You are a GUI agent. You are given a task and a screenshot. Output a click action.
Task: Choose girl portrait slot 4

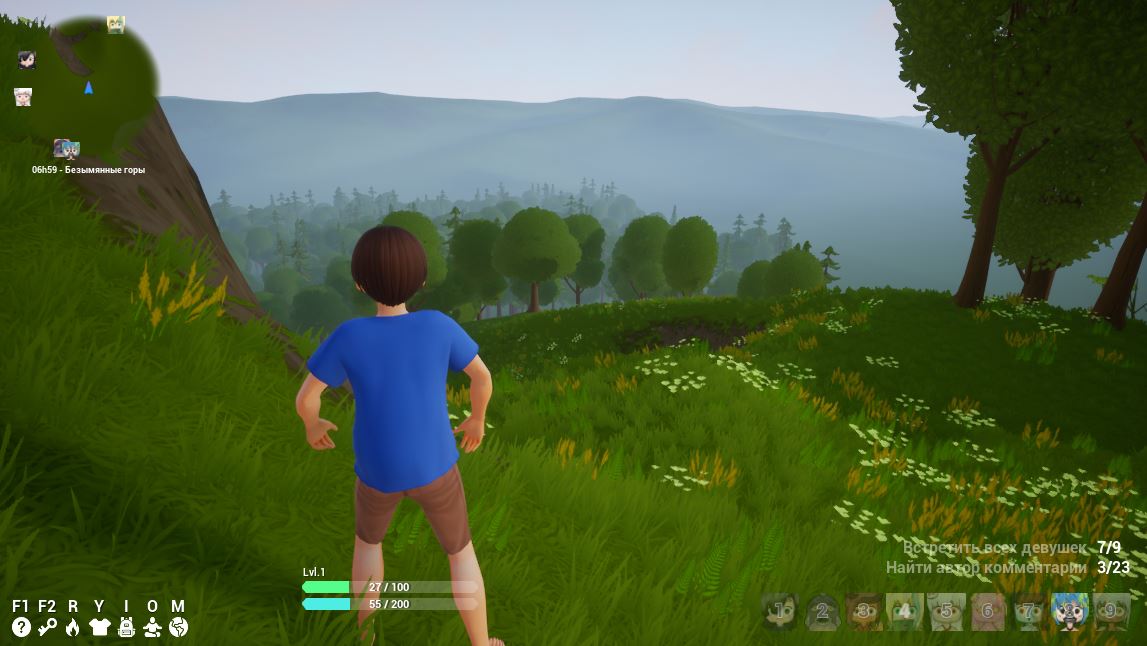pyautogui.click(x=904, y=610)
